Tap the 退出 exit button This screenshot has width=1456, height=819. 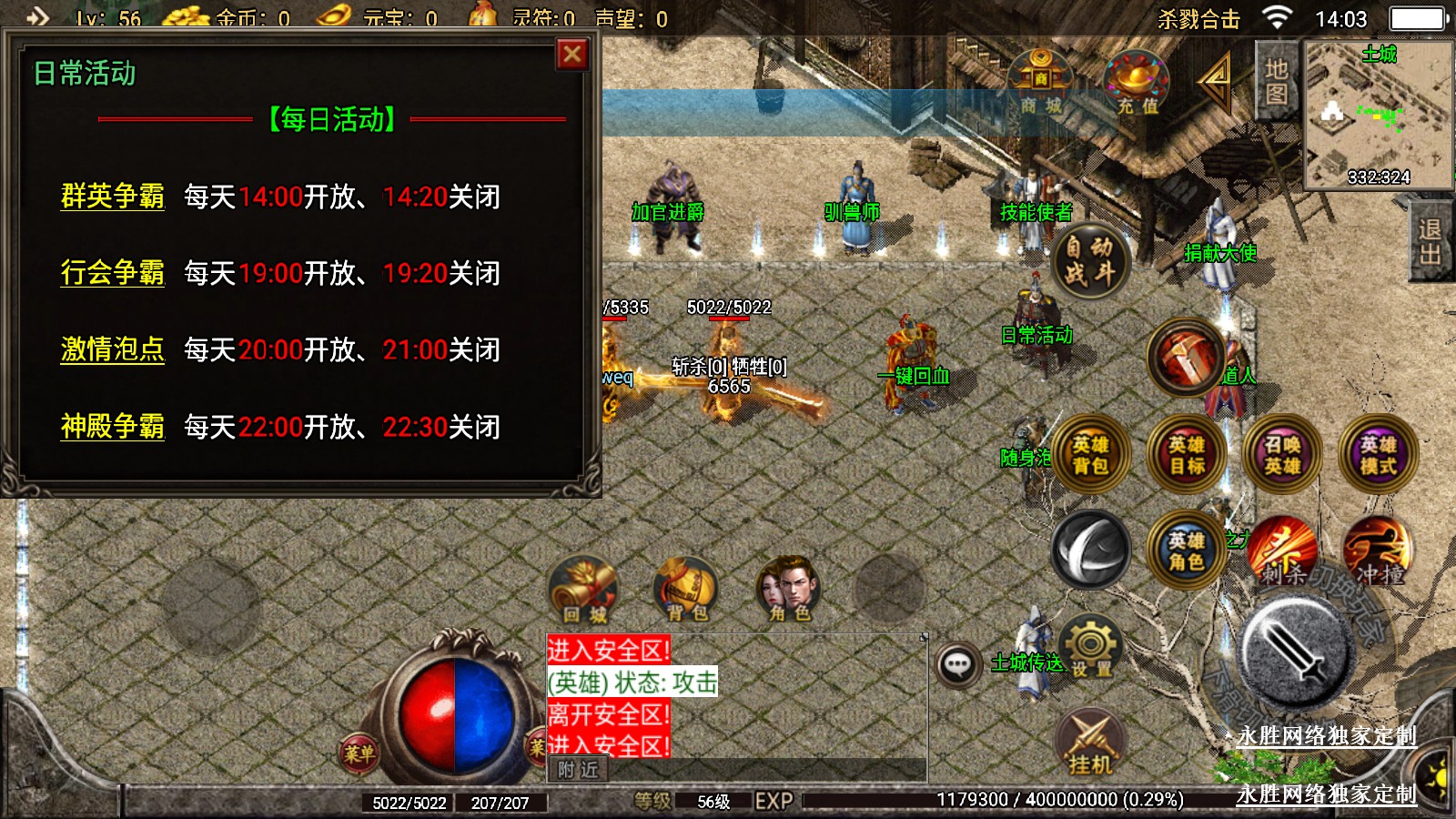point(1430,242)
